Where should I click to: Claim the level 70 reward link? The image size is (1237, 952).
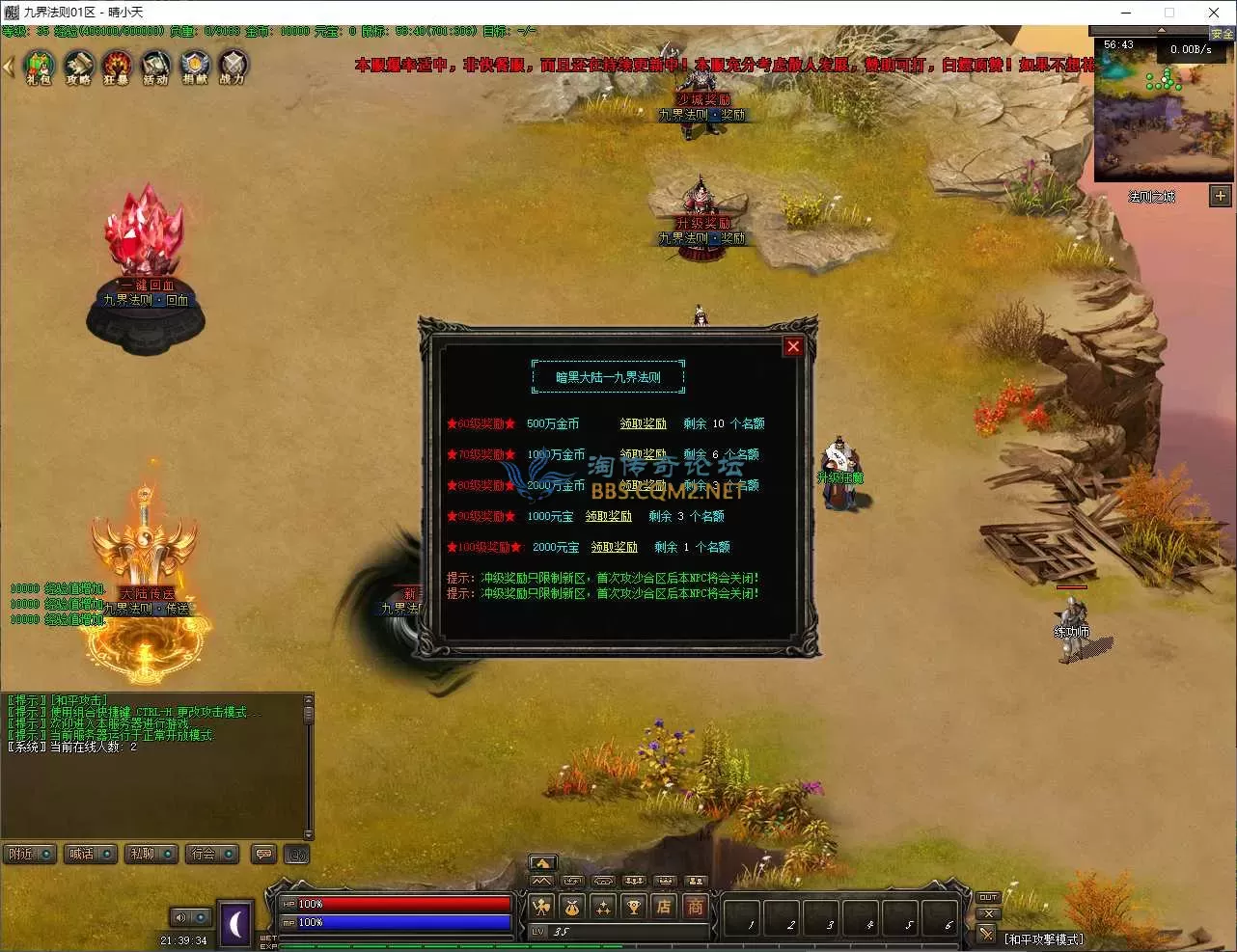click(x=643, y=454)
